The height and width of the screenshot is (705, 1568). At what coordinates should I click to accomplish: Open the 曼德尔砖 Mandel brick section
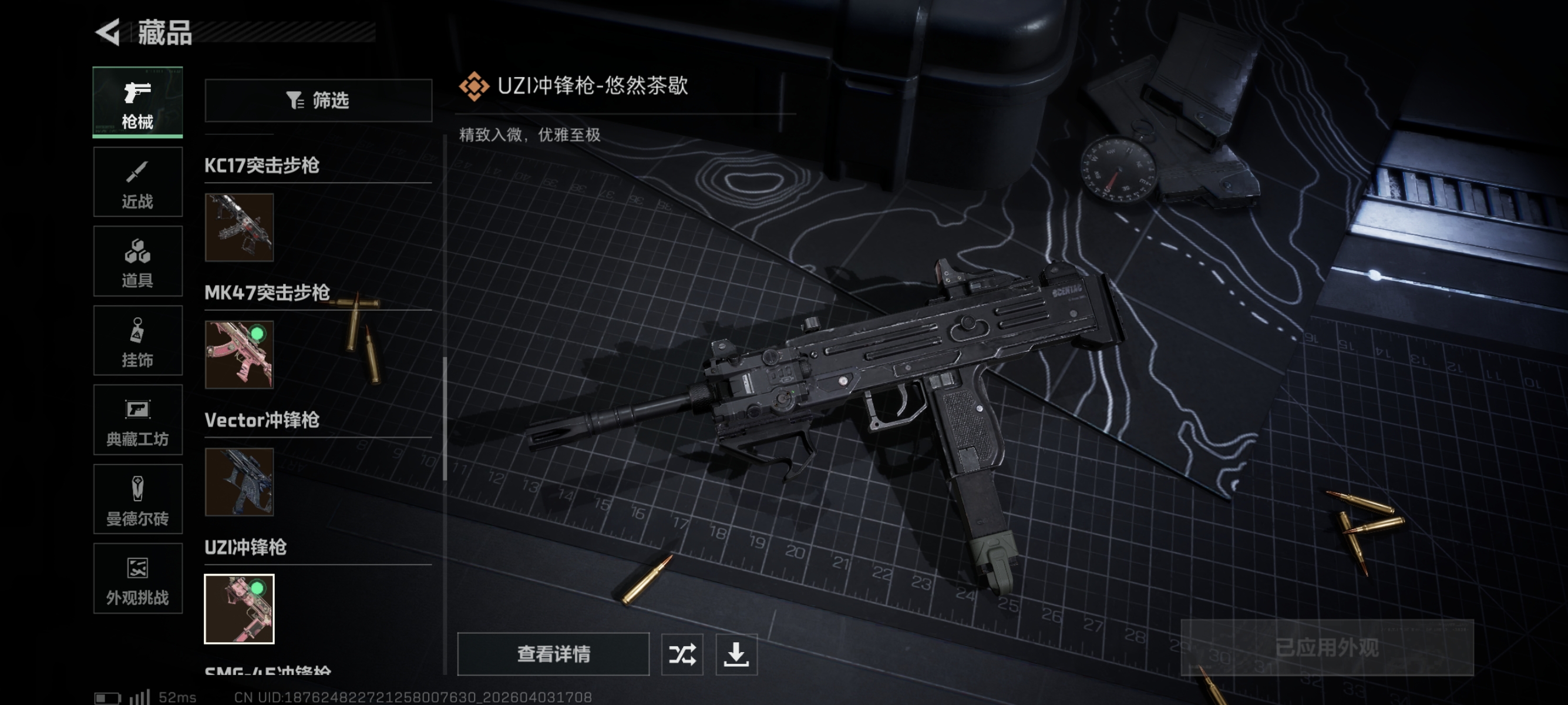click(137, 499)
